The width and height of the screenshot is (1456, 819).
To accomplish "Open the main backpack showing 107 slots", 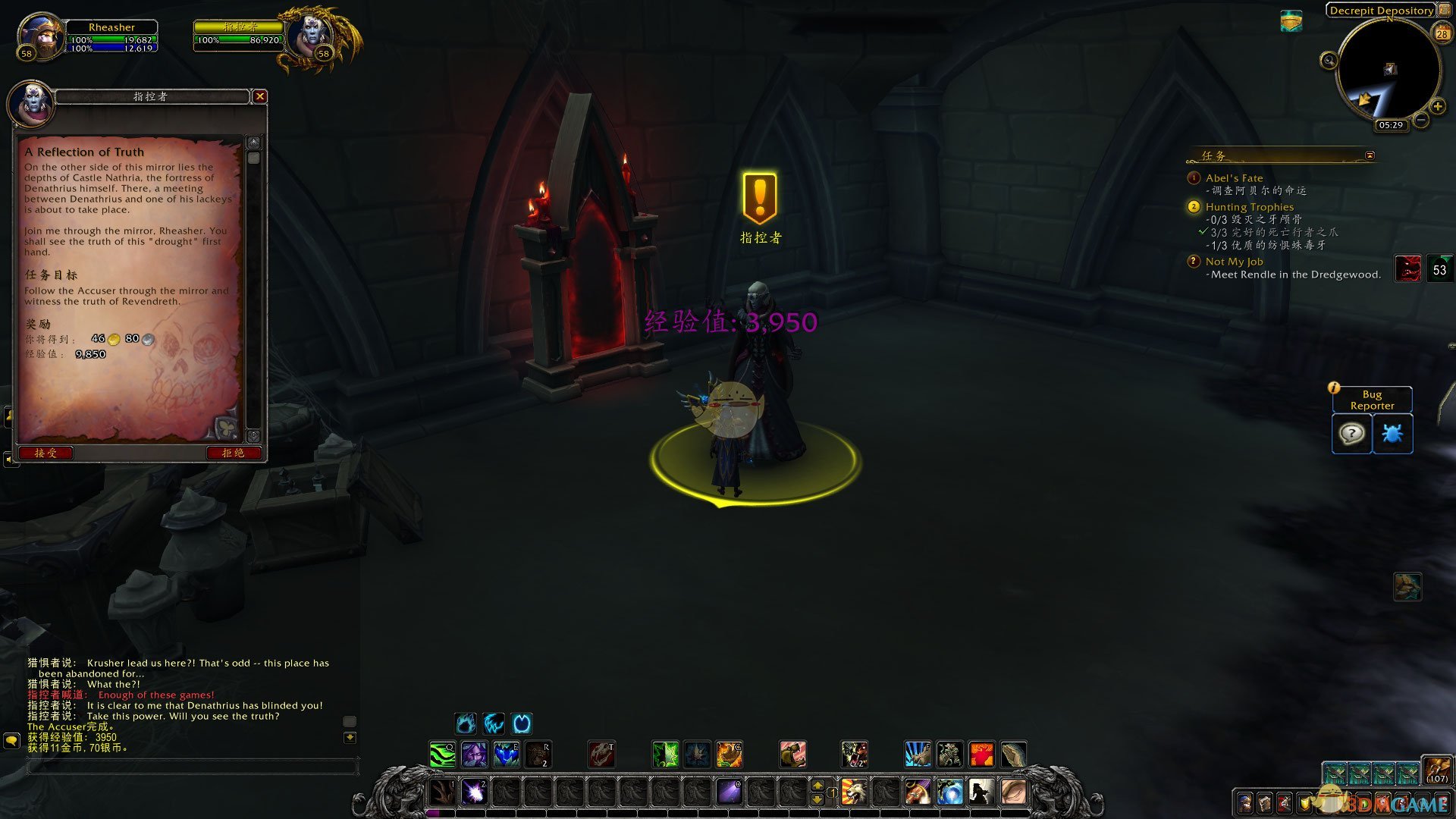I will pyautogui.click(x=1437, y=769).
